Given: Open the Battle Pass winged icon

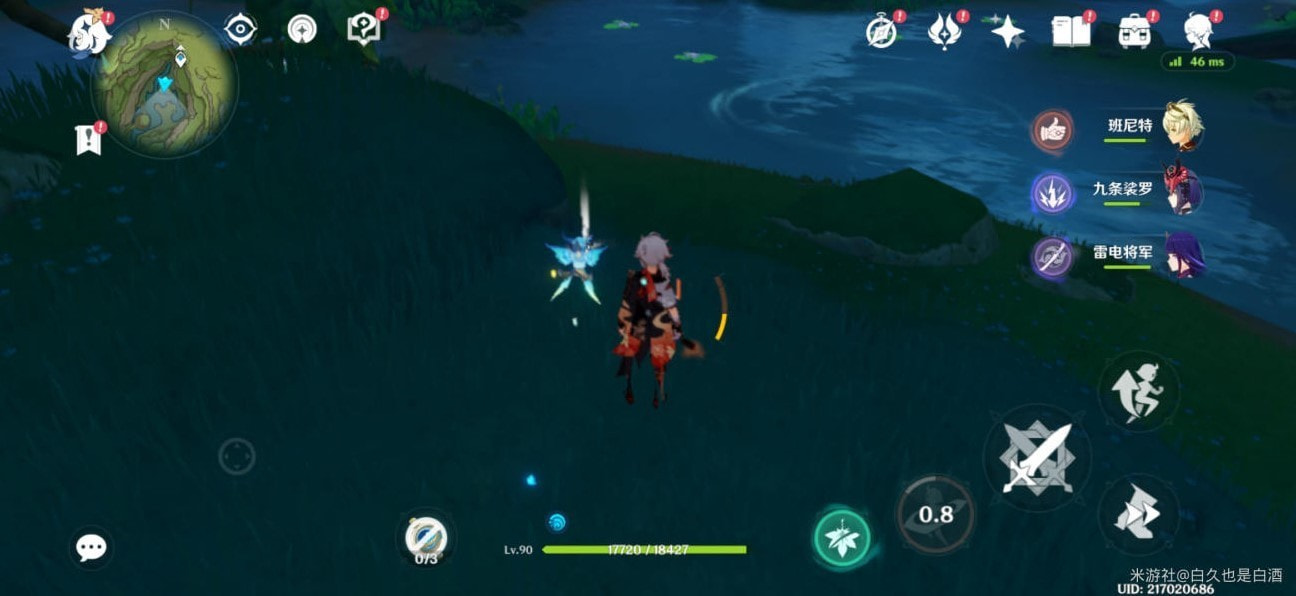Looking at the screenshot, I should coord(943,32).
